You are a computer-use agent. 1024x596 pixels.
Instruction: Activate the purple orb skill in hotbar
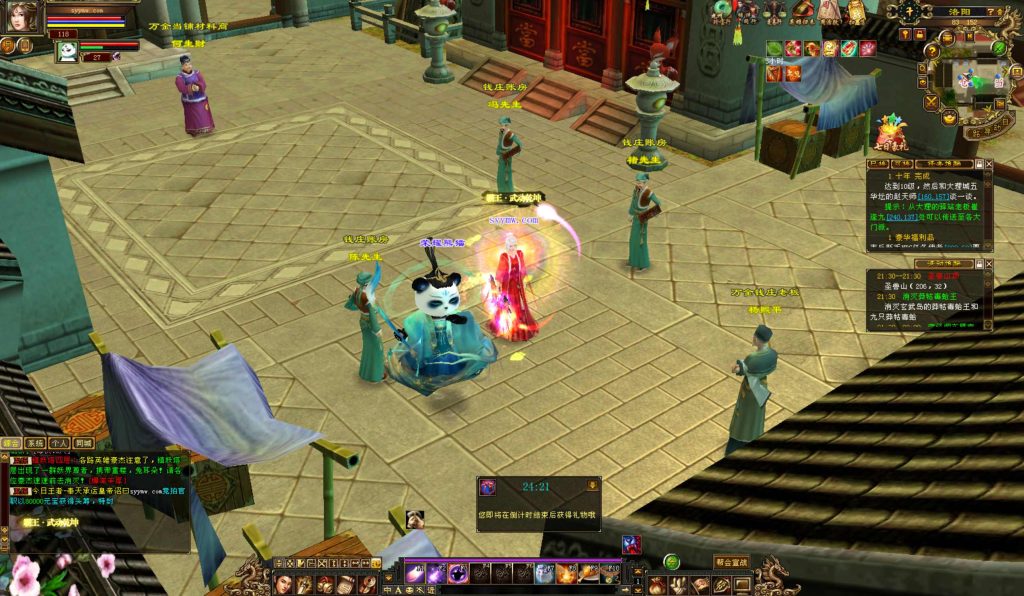coord(458,573)
